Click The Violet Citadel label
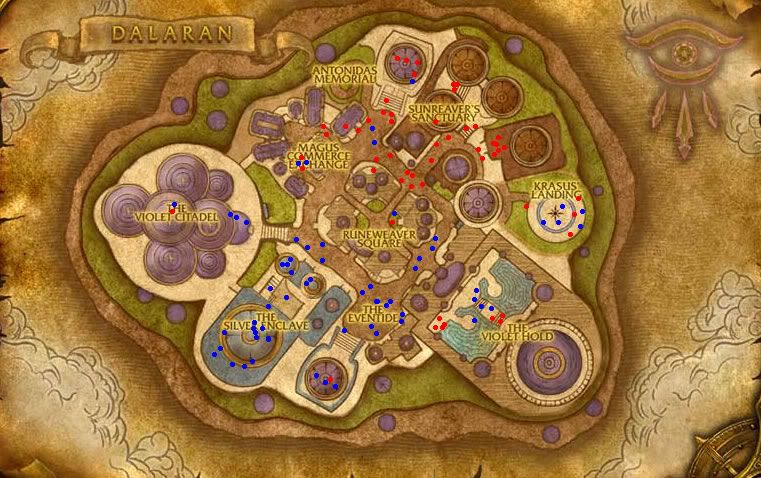Screen dimensions: 761x478 pos(182,214)
